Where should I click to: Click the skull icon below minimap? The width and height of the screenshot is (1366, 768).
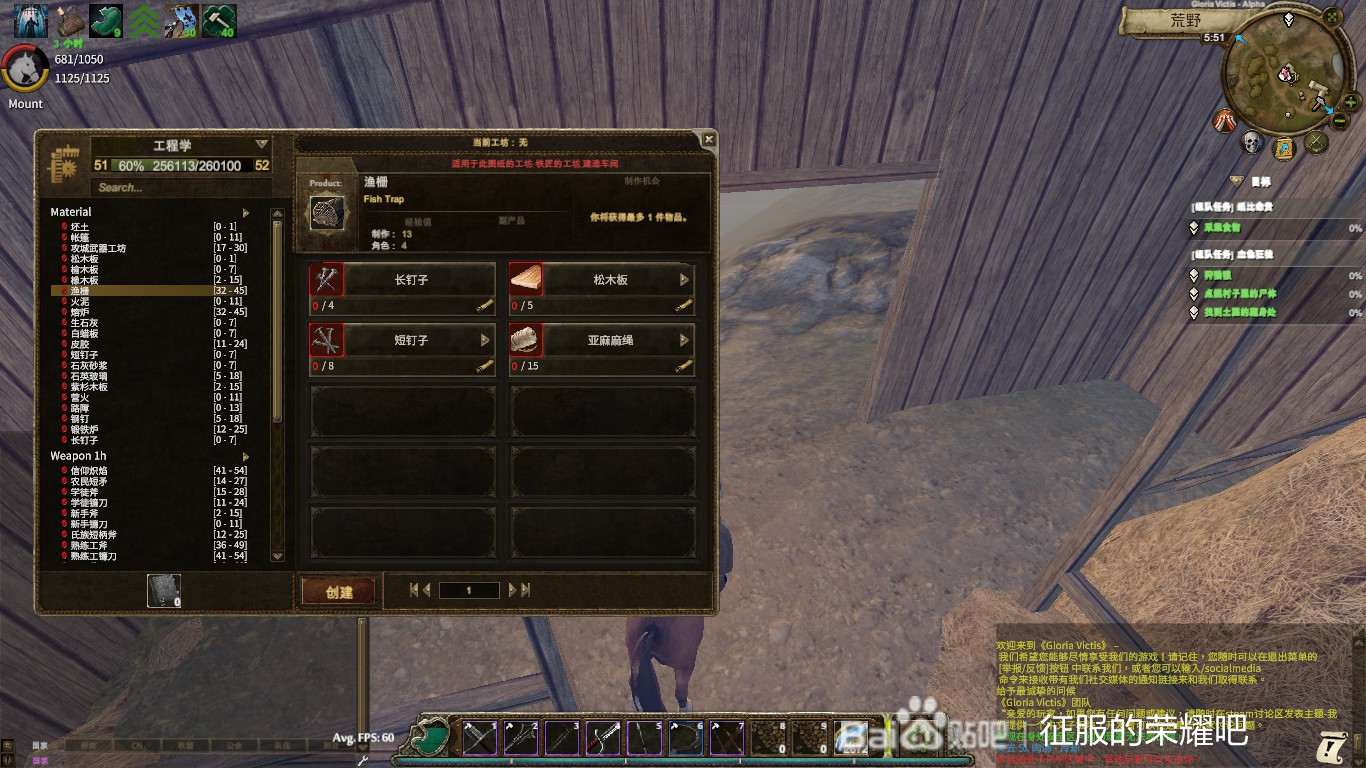[x=1251, y=143]
